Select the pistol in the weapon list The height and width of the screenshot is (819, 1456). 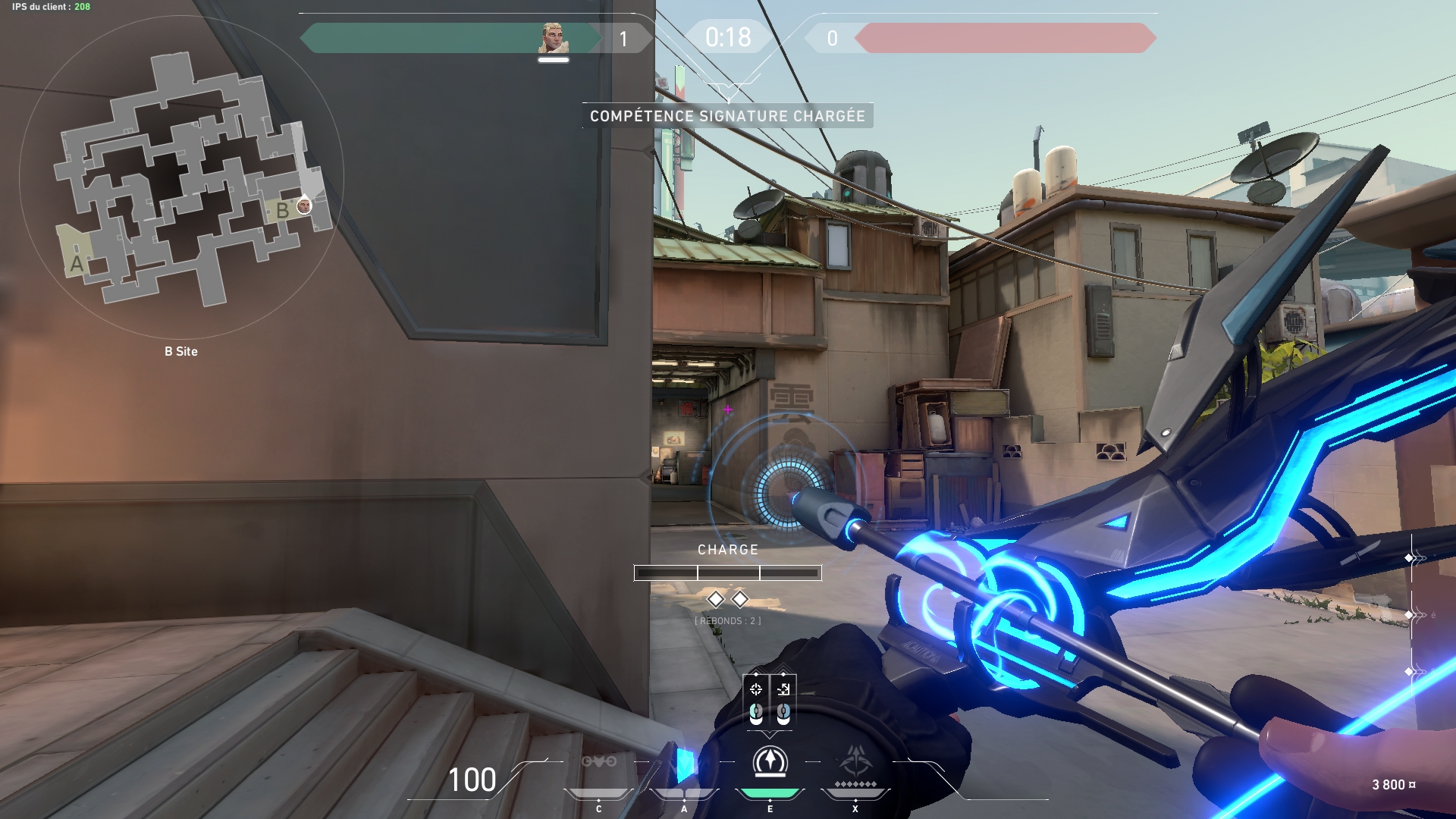click(1415, 614)
